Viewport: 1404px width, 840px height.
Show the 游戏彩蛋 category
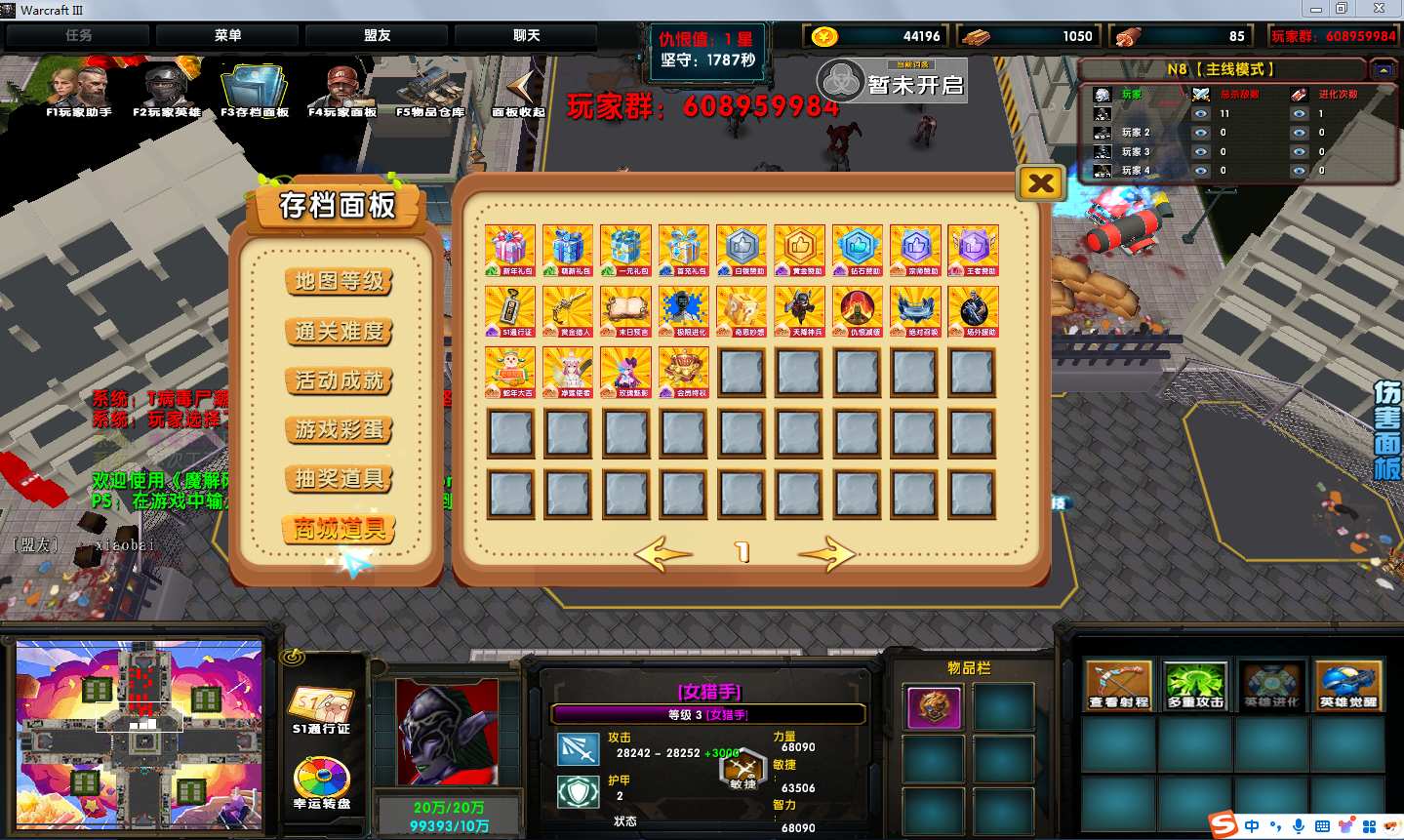340,429
